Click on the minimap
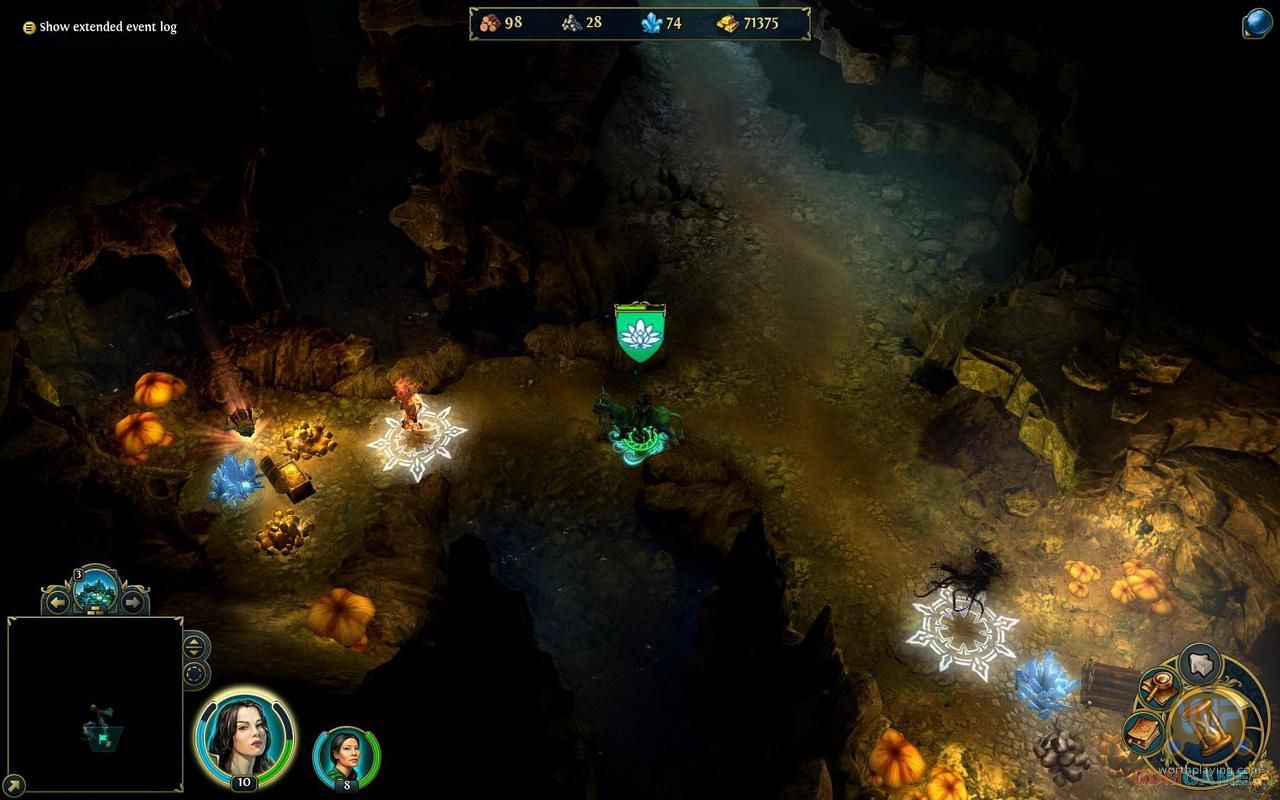This screenshot has width=1280, height=800. pos(95,704)
